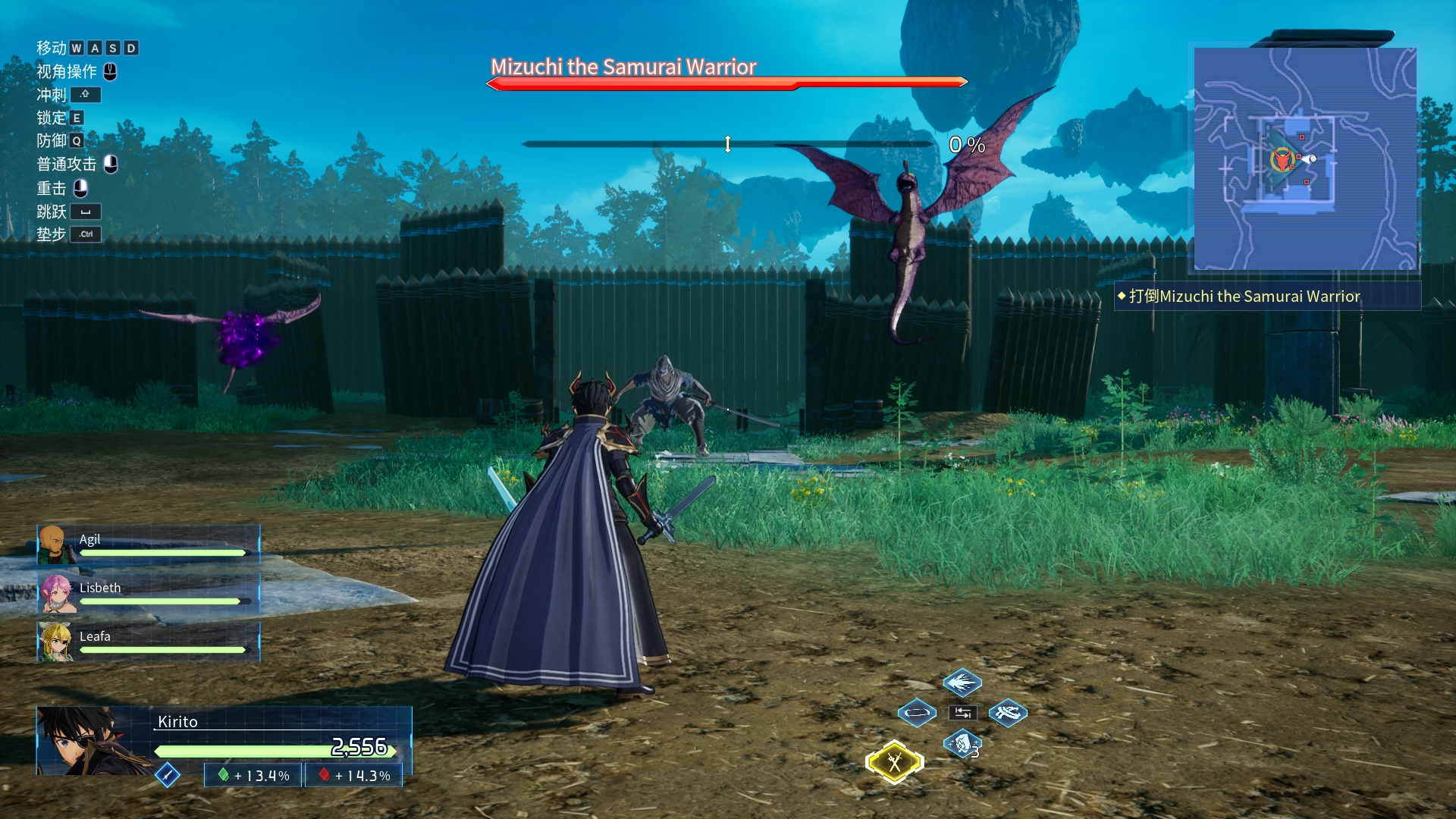Trigger the spinning disc skill icon
Screen dimensions: 1456x819
(1008, 713)
